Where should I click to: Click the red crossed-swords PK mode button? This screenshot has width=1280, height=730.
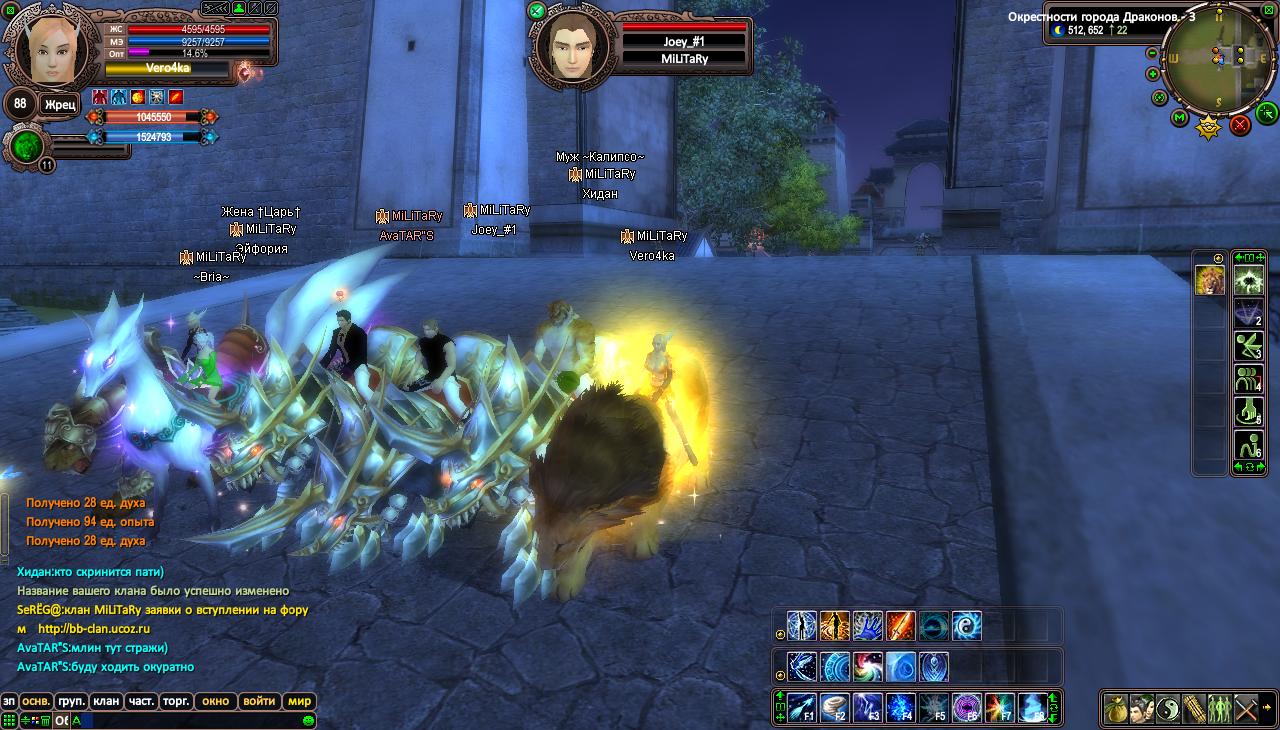click(x=1240, y=124)
